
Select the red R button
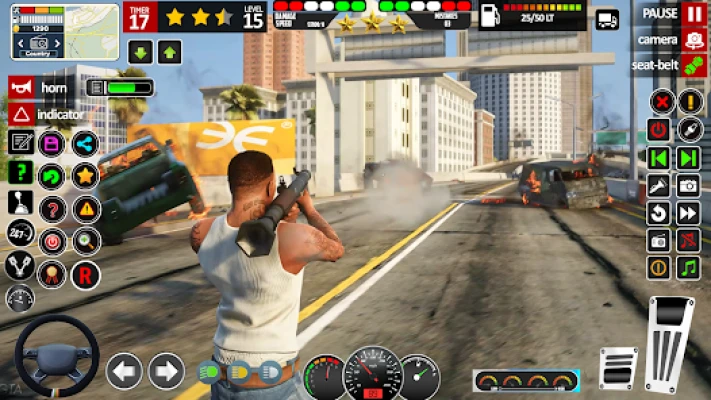pyautogui.click(x=85, y=272)
